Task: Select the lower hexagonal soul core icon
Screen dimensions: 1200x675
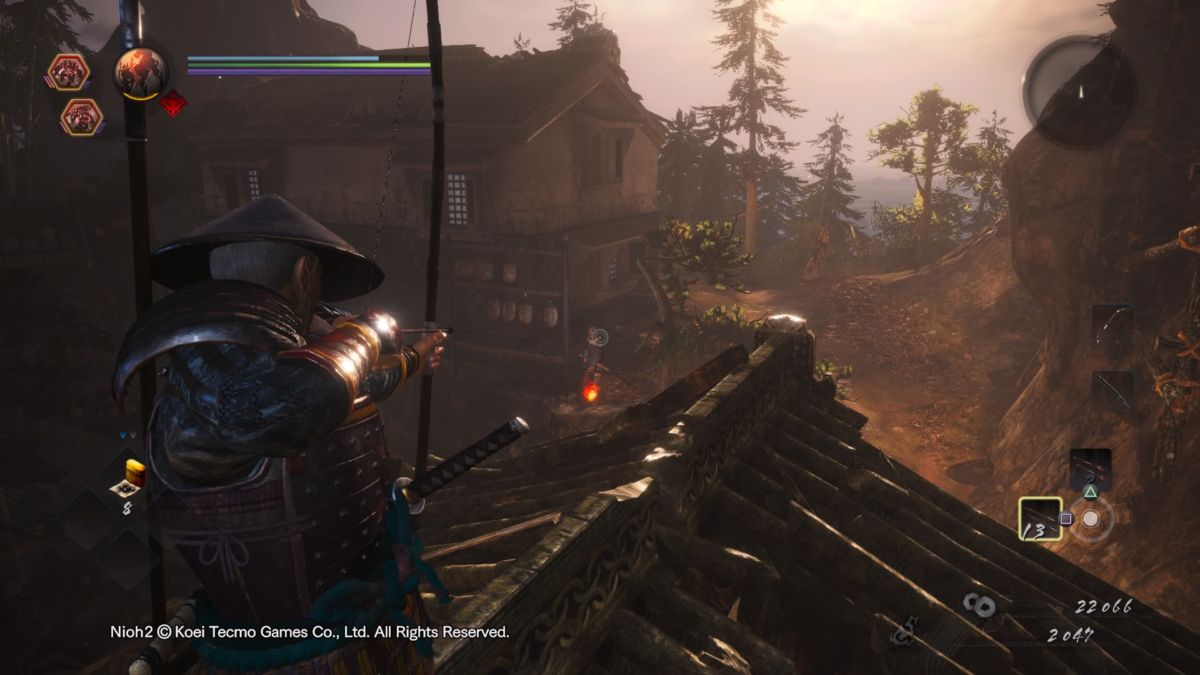Action: [81, 117]
